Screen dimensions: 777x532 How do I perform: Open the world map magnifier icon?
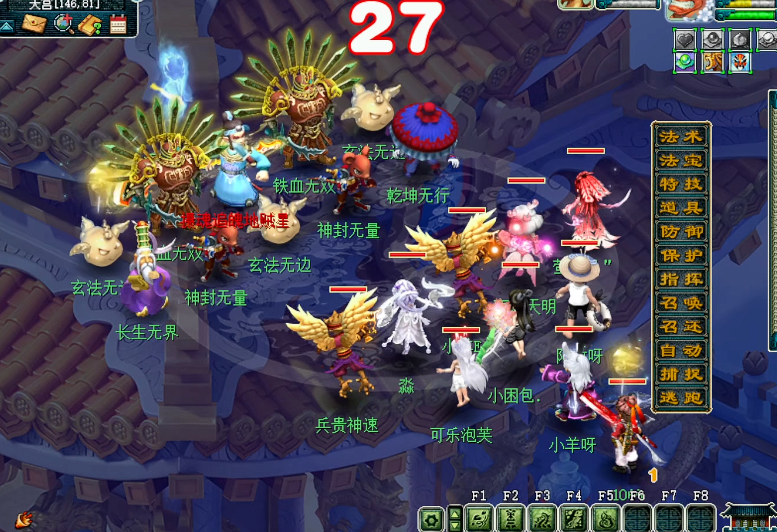64,22
